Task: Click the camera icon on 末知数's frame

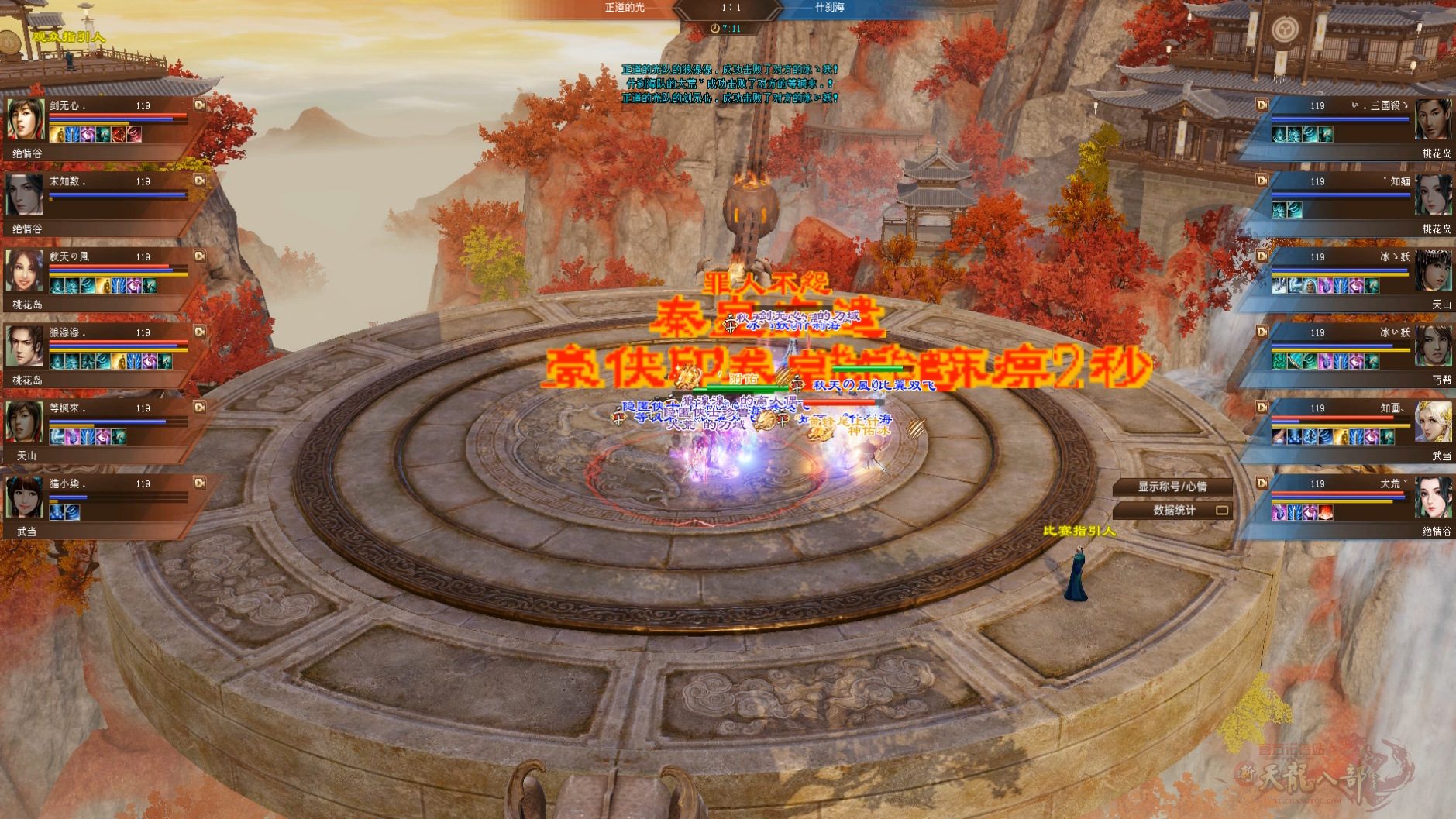Action: tap(199, 181)
